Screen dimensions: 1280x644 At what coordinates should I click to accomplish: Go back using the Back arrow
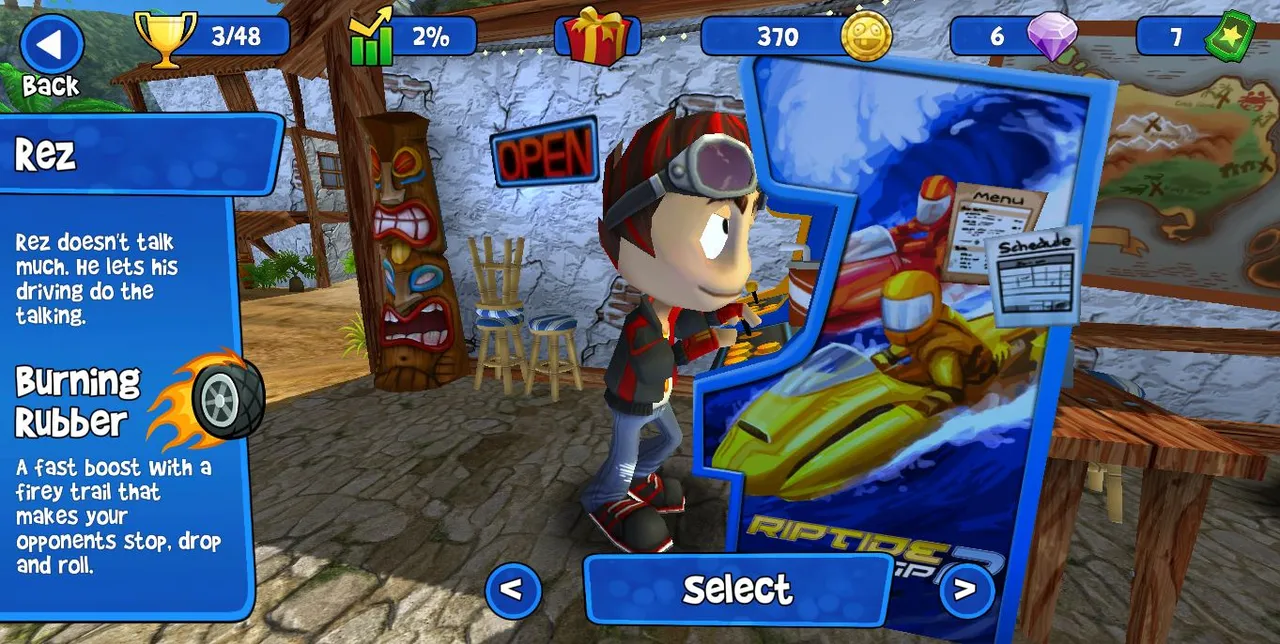click(51, 45)
